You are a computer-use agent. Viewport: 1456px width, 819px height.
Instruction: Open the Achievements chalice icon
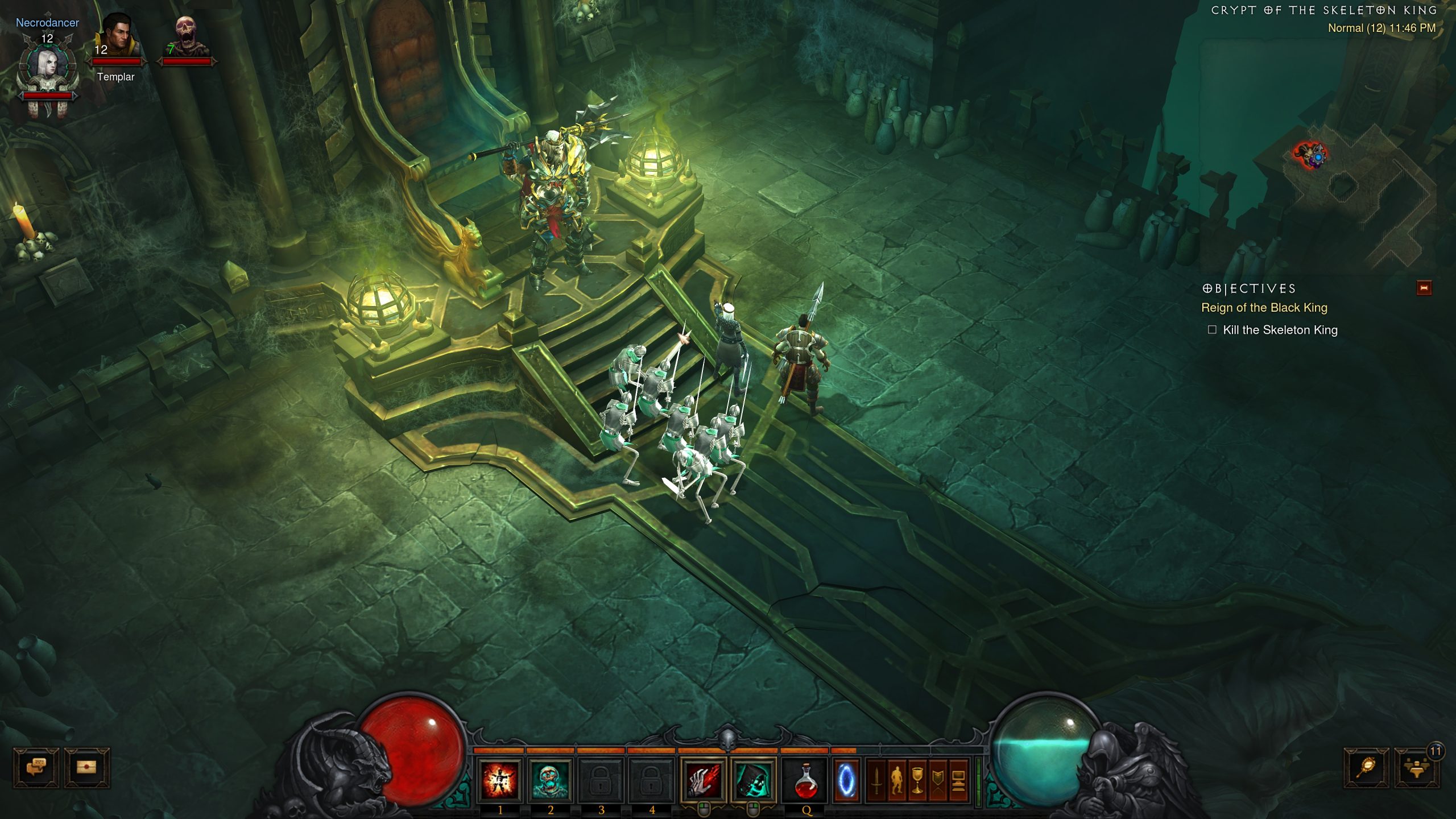coord(918,779)
